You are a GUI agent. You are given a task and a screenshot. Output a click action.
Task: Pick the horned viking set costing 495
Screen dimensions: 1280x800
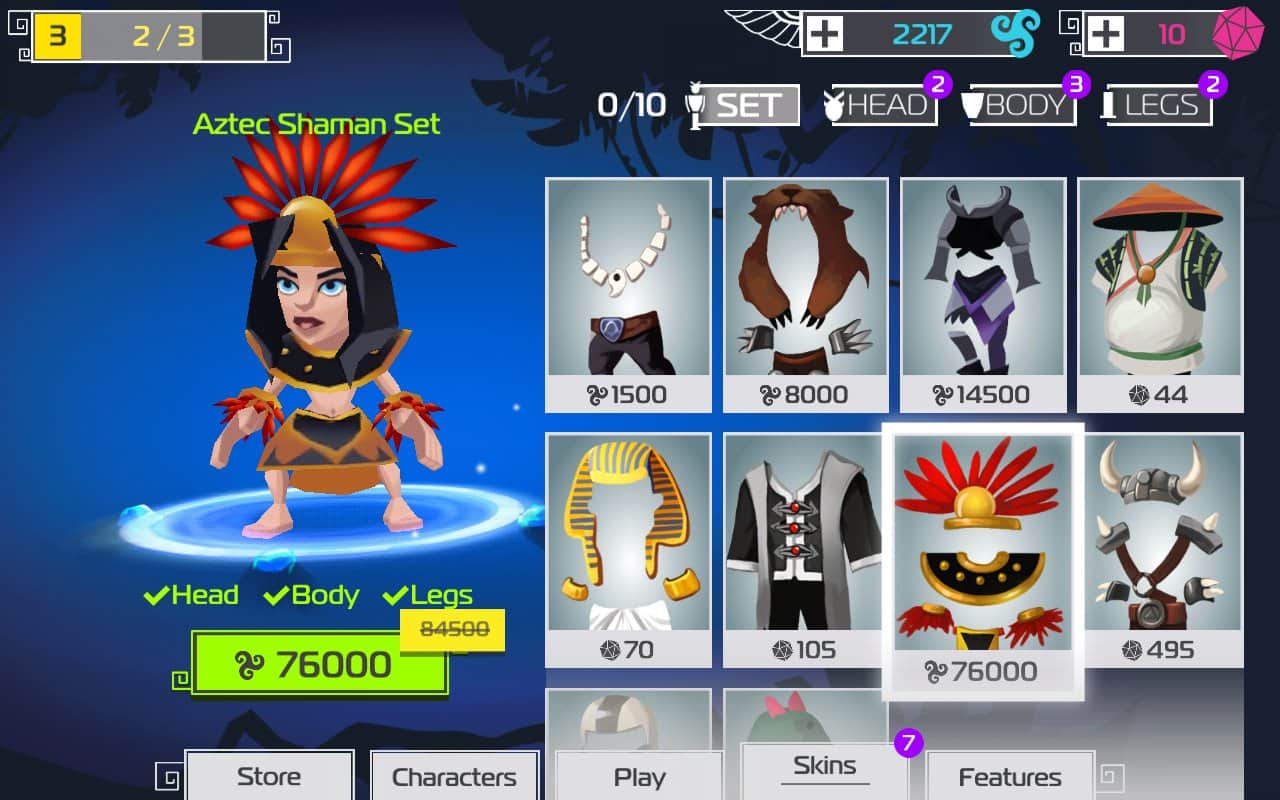[x=1160, y=550]
